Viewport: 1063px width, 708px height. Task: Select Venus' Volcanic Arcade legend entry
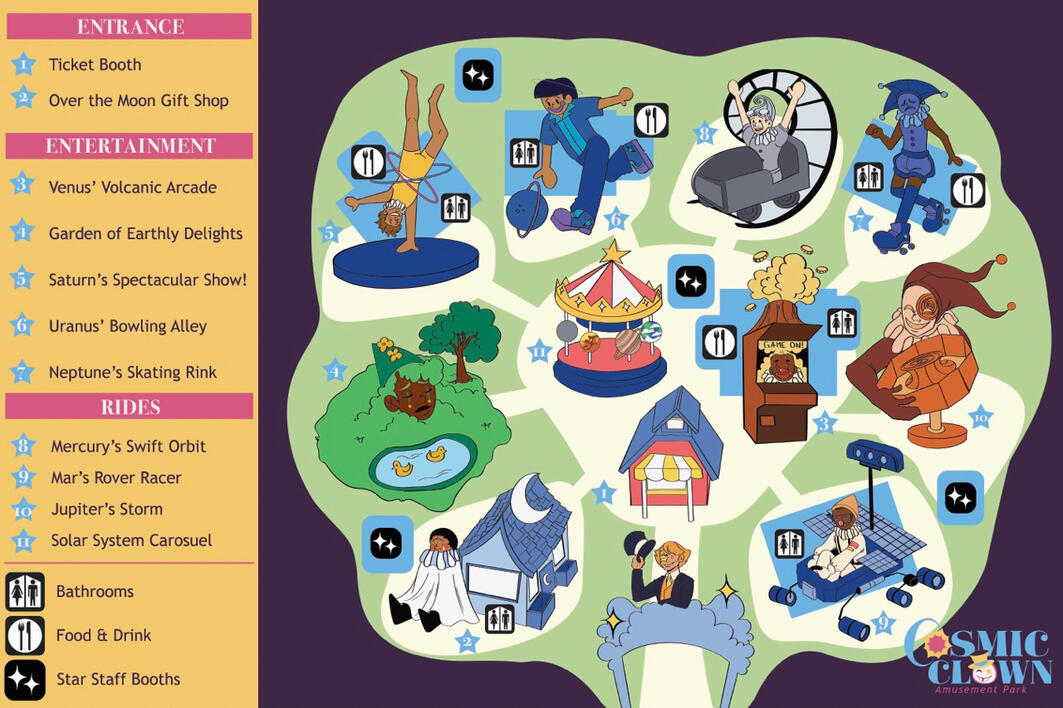[132, 187]
